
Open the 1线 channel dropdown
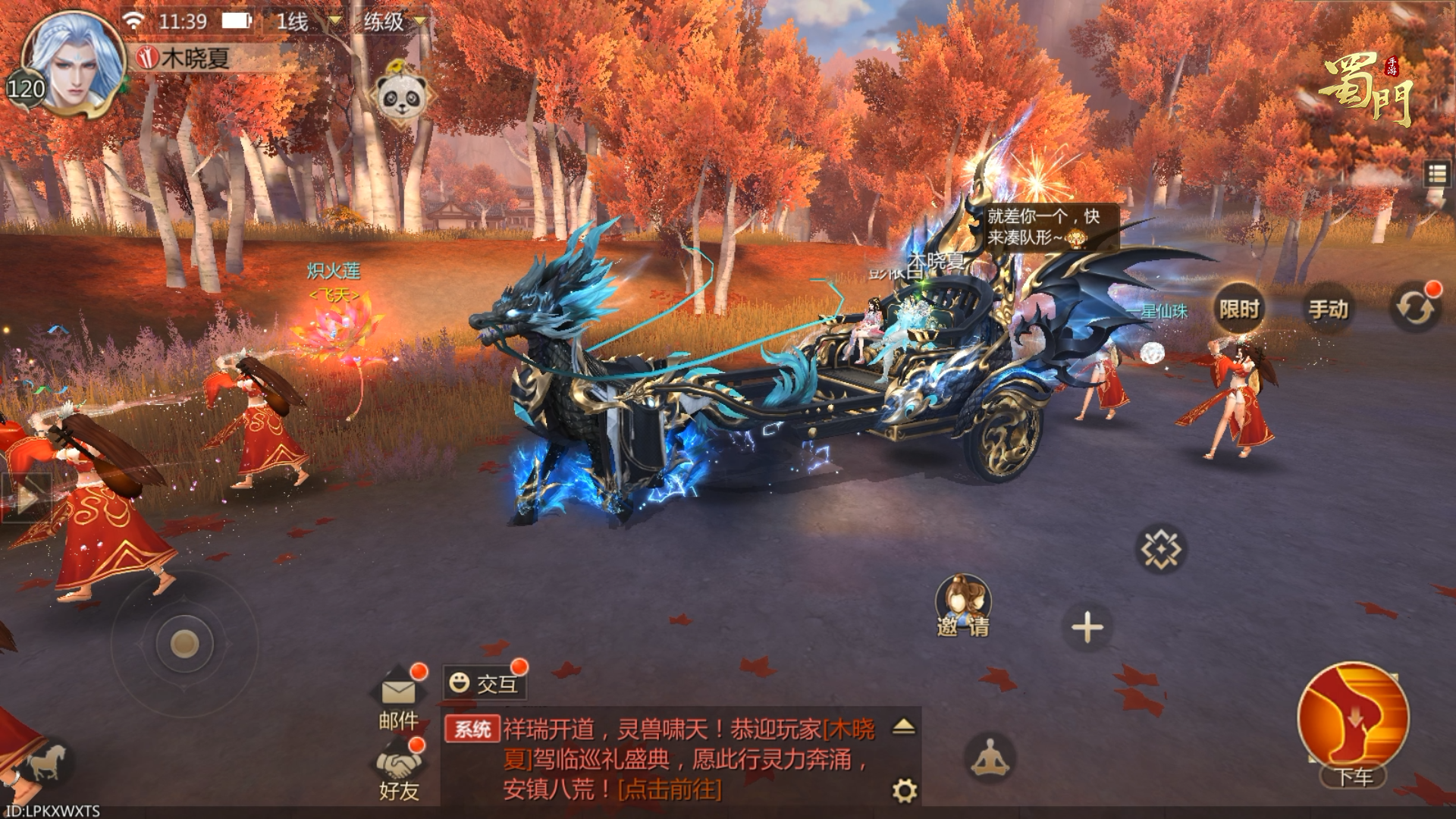tap(309, 21)
